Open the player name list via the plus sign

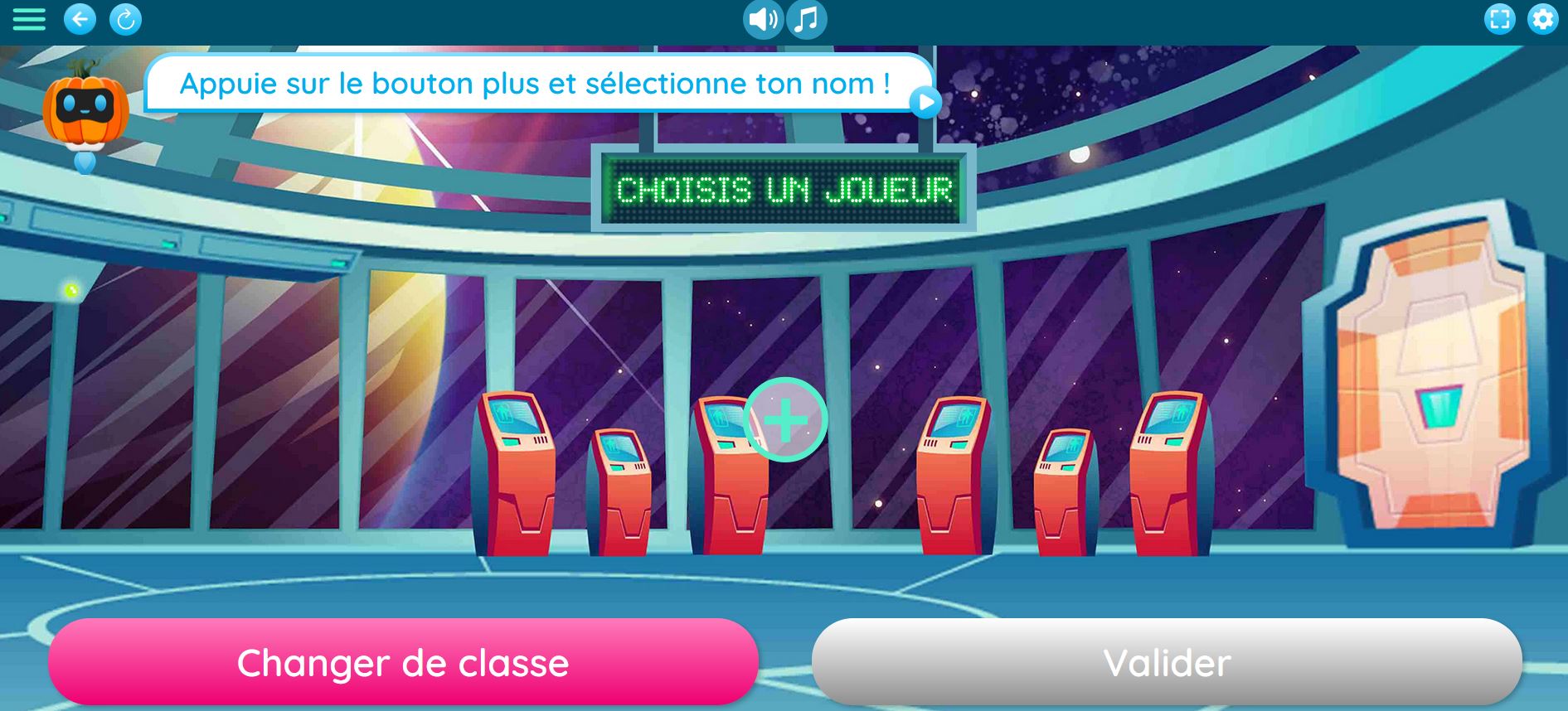784,420
